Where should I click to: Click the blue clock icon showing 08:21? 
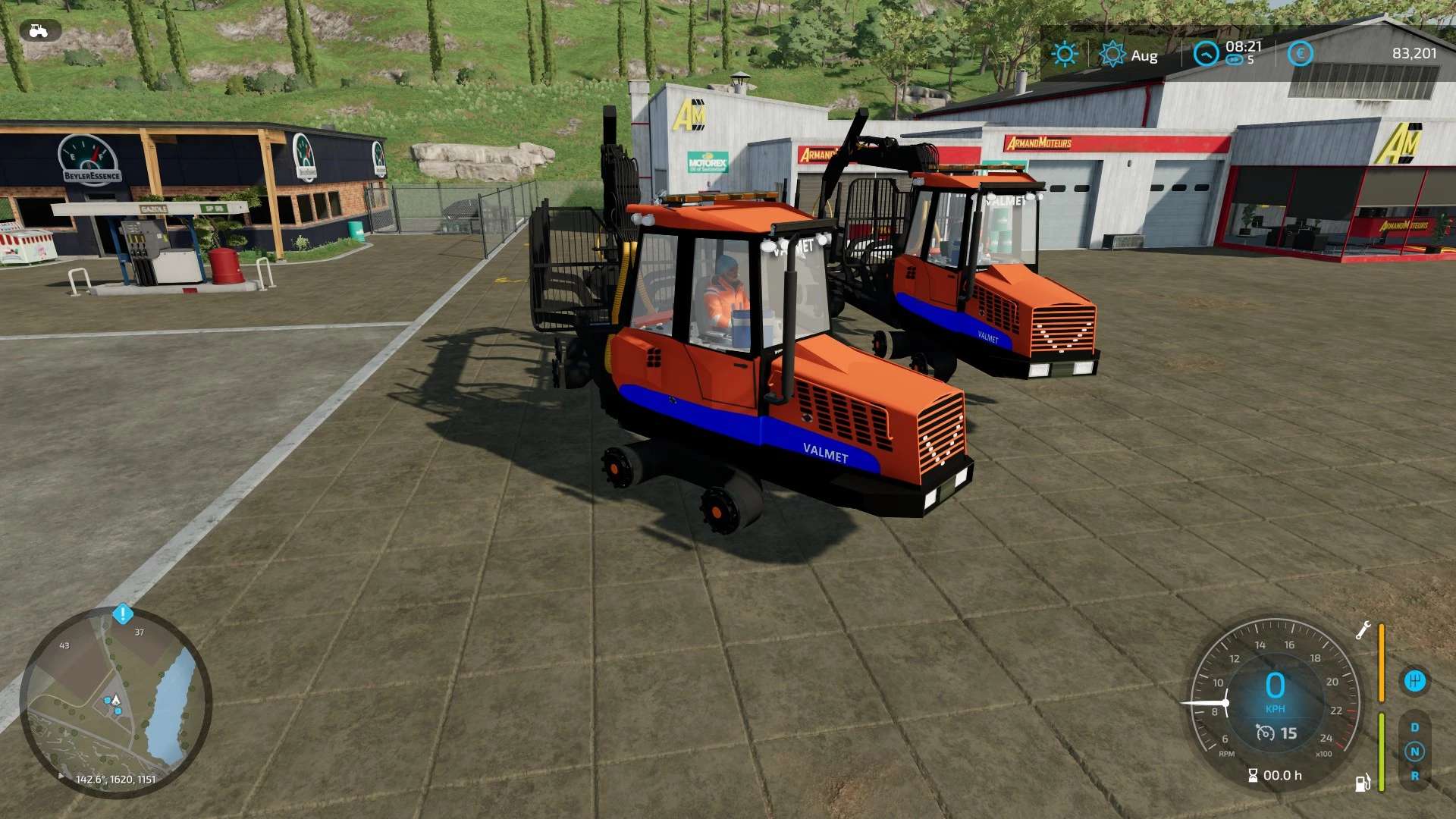tap(1206, 54)
